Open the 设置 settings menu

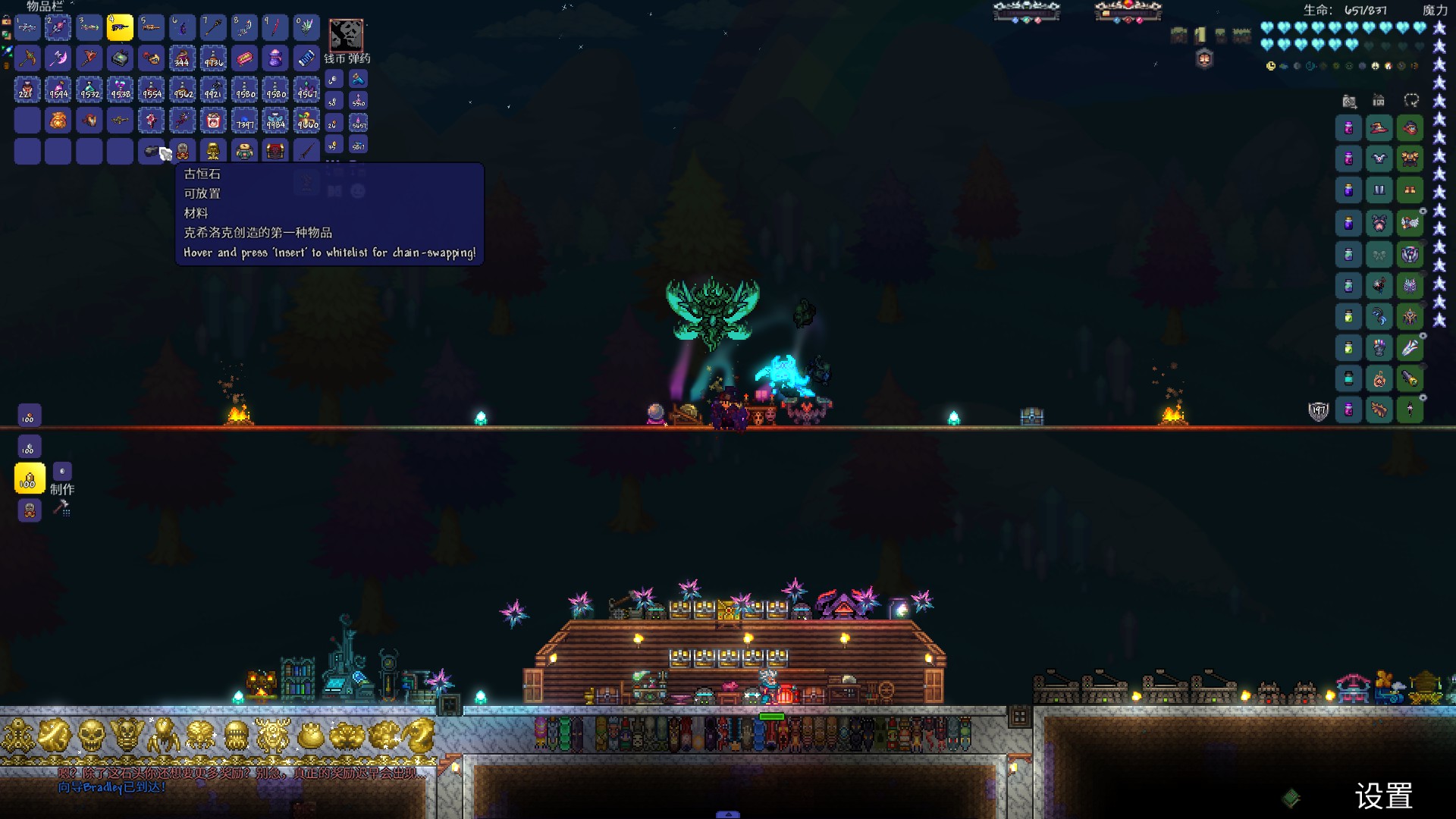pos(1383,796)
